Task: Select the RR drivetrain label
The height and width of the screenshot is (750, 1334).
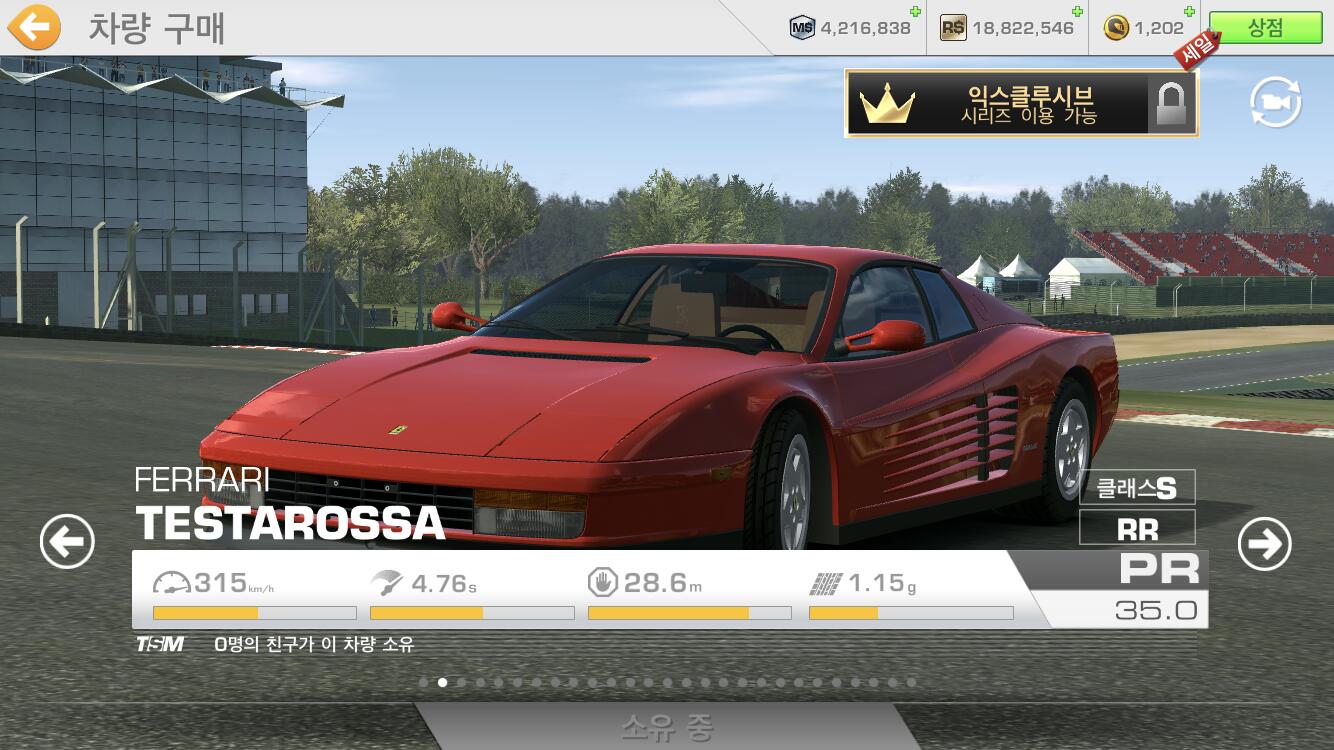Action: coord(1137,528)
